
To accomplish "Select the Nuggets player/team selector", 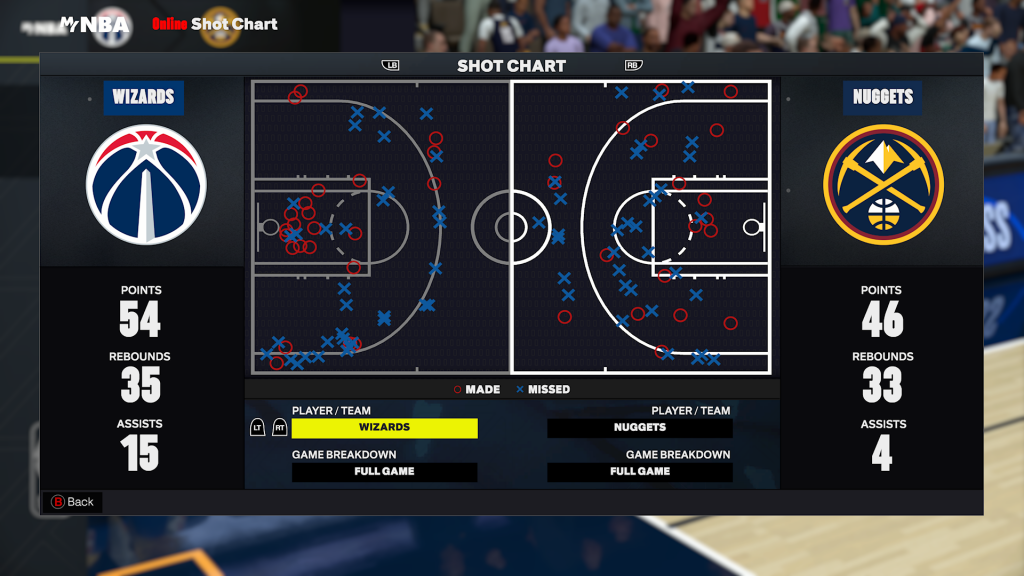I will (640, 428).
